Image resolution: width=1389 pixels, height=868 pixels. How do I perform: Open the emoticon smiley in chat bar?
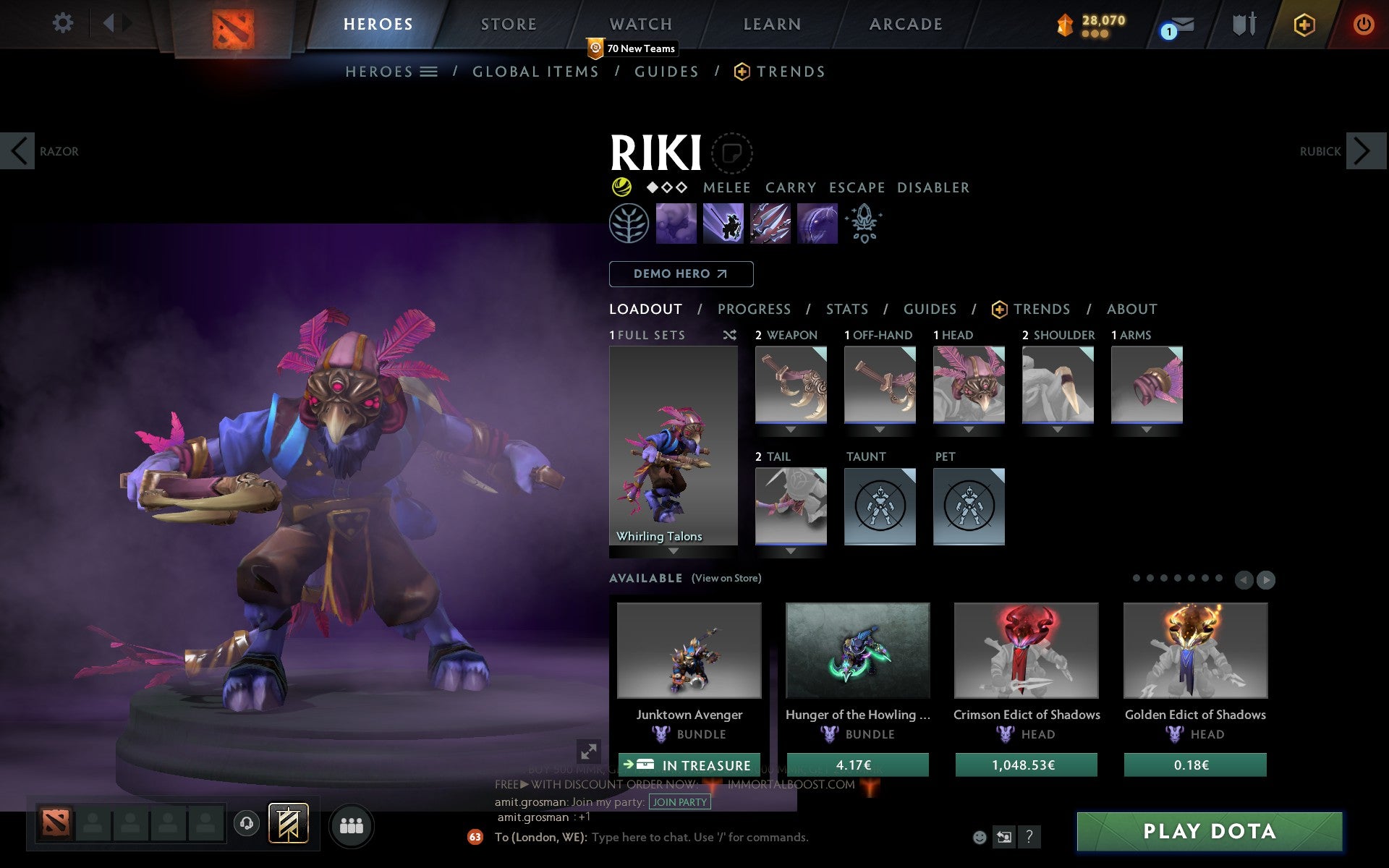pyautogui.click(x=980, y=837)
